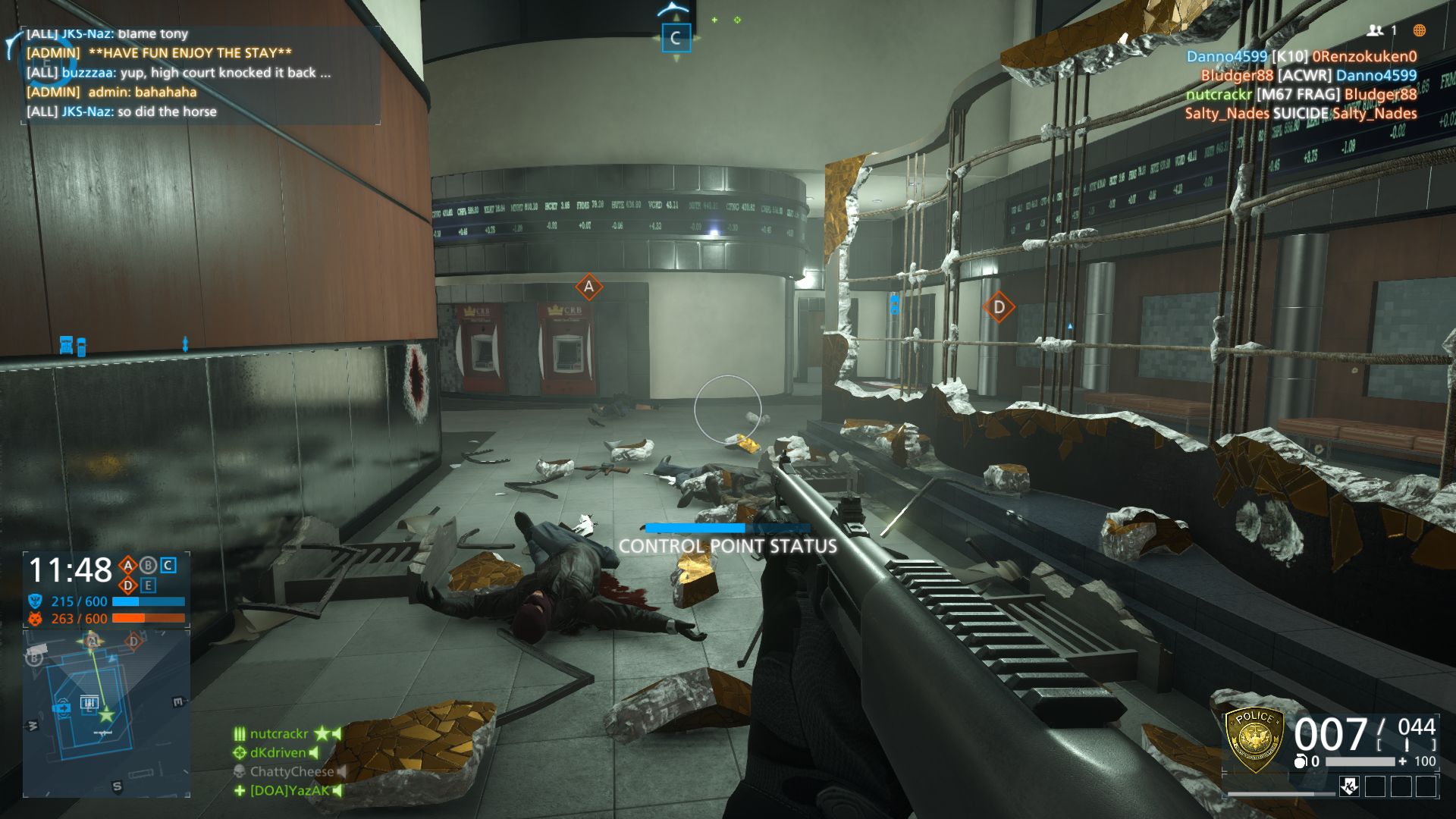Screen dimensions: 1456x819
Task: Click the floating D objective diamond
Action: 999,307
